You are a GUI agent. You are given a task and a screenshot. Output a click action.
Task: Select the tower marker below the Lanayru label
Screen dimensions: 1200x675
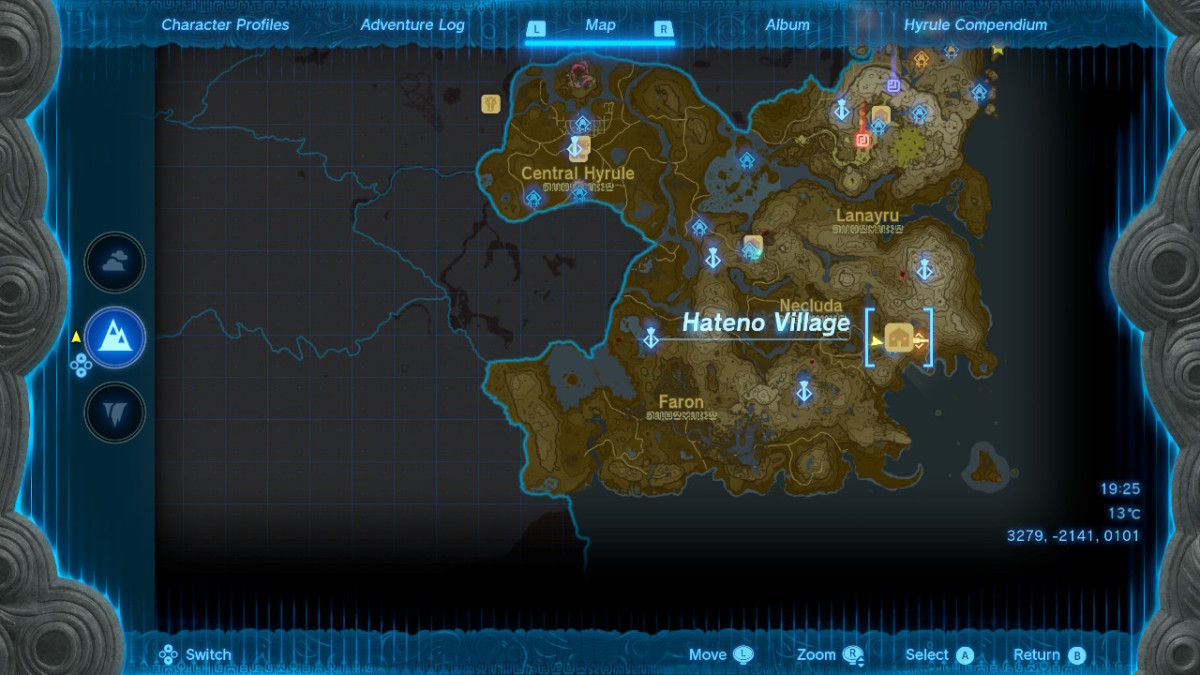(925, 267)
